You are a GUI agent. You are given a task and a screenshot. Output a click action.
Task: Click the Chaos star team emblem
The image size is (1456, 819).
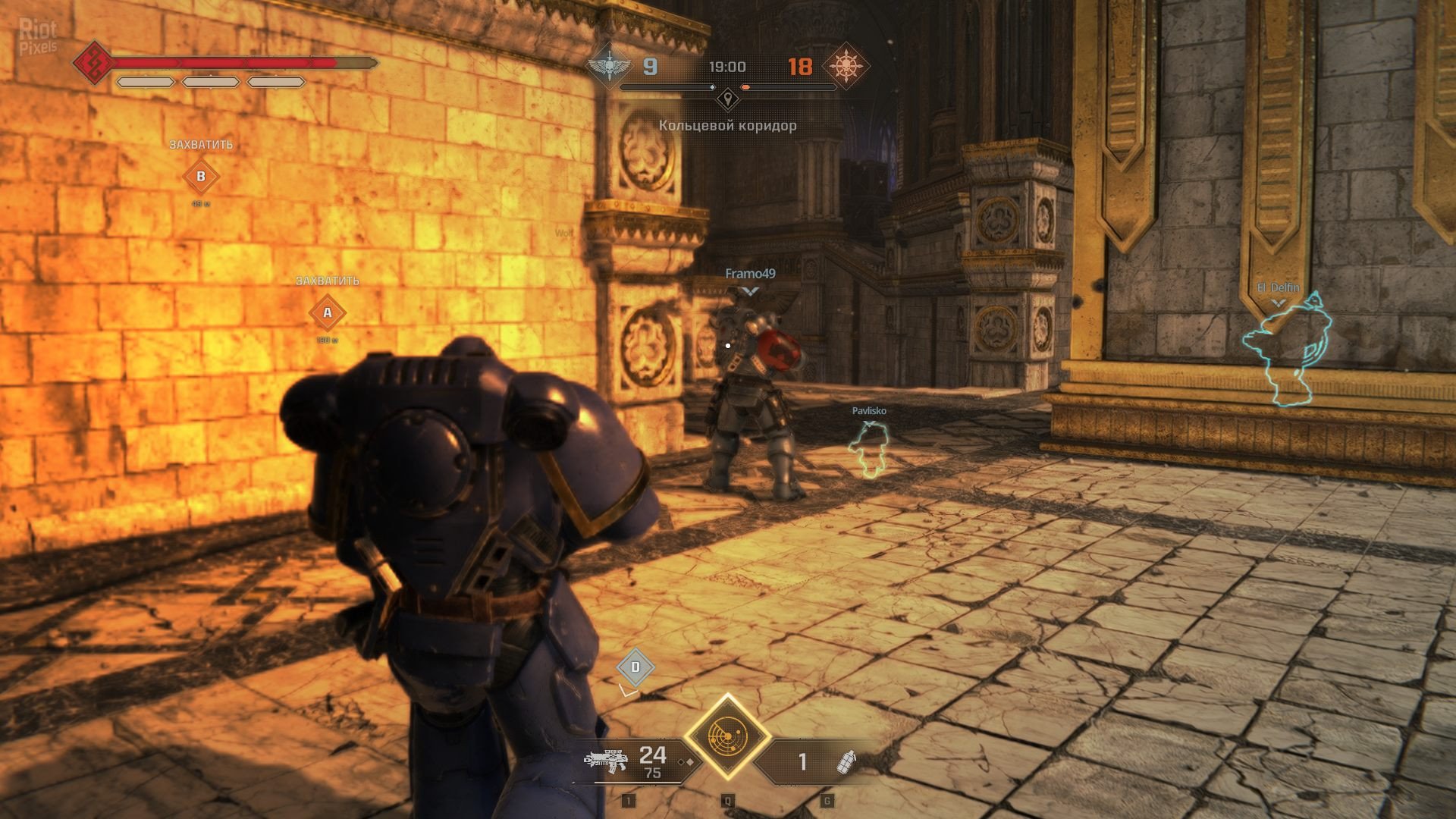tap(845, 67)
